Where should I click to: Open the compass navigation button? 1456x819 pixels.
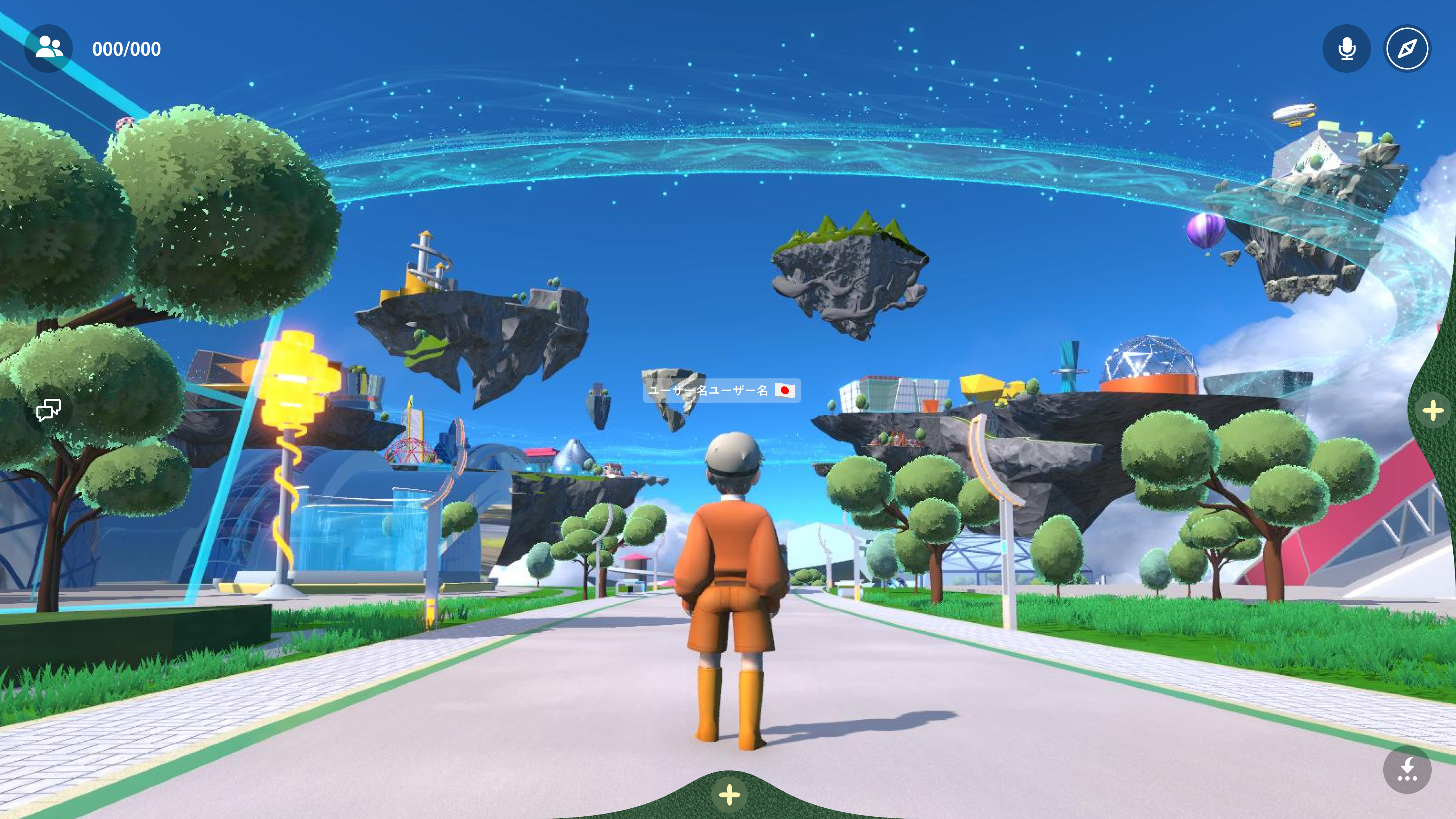[x=1407, y=49]
